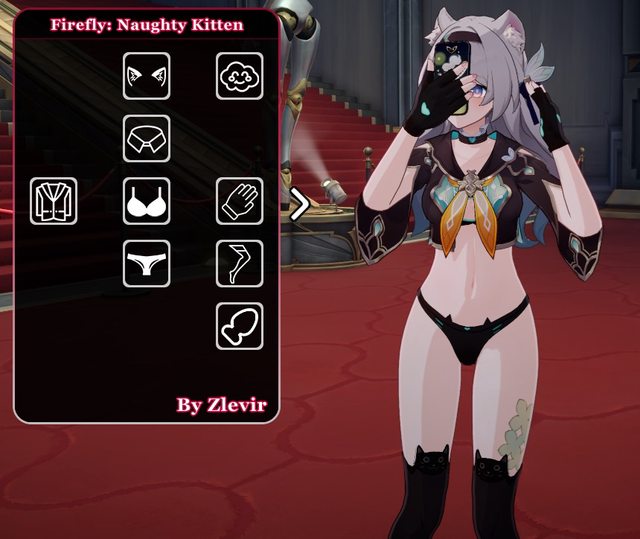Select the panties icon
Screen dimensions: 640x539
(x=147, y=263)
